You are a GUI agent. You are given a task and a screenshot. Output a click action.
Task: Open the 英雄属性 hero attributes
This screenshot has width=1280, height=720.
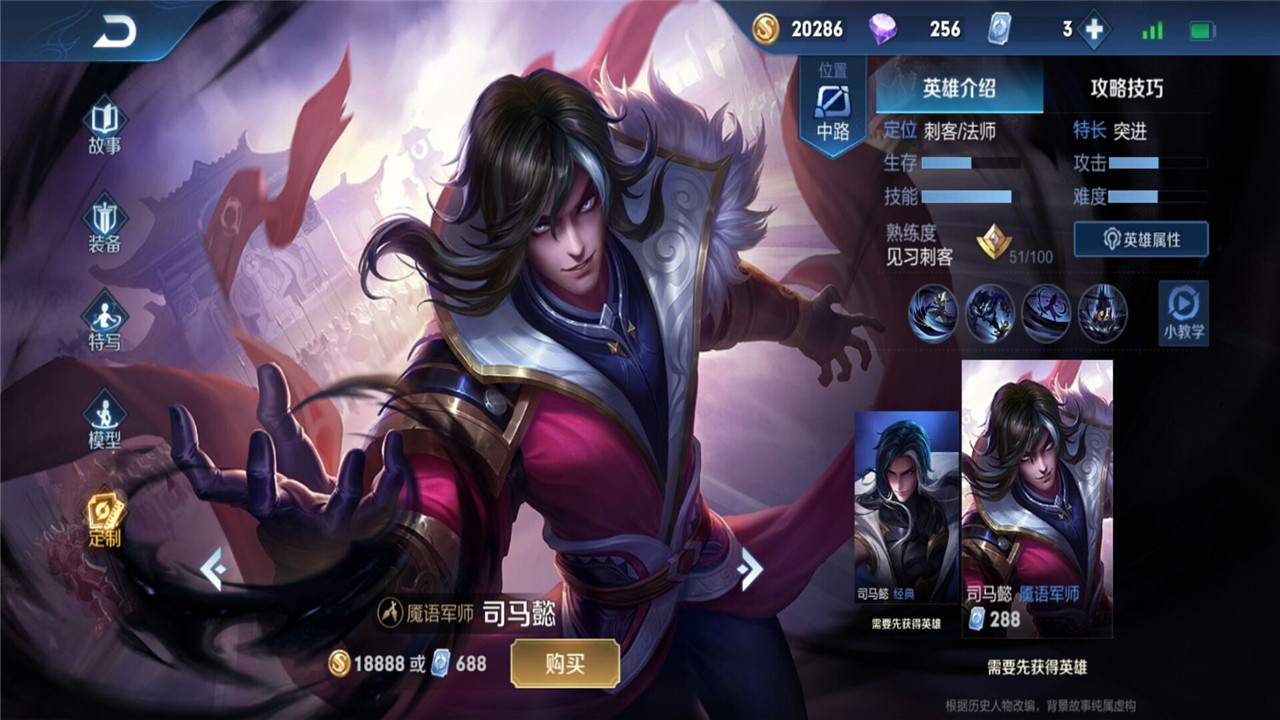click(1141, 240)
